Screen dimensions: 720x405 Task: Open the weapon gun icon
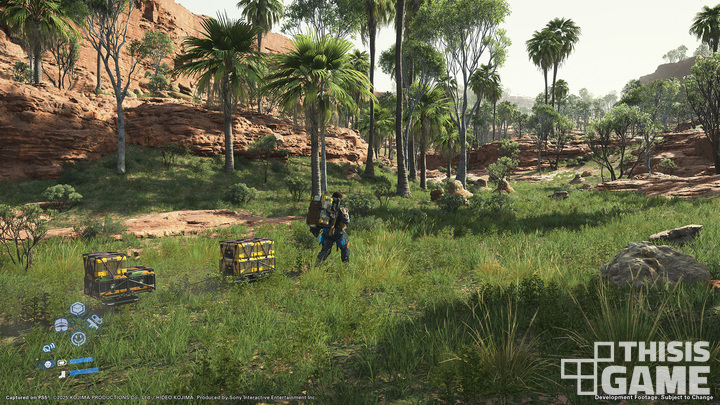[93, 322]
